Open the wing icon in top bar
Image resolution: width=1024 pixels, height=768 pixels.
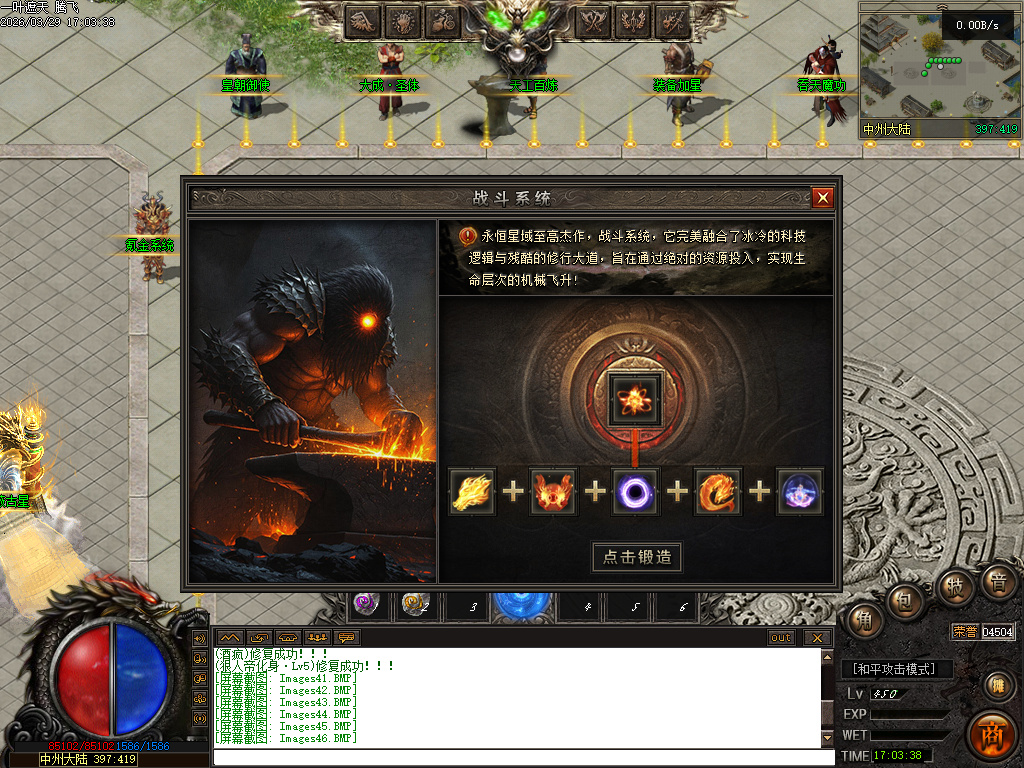tap(363, 20)
